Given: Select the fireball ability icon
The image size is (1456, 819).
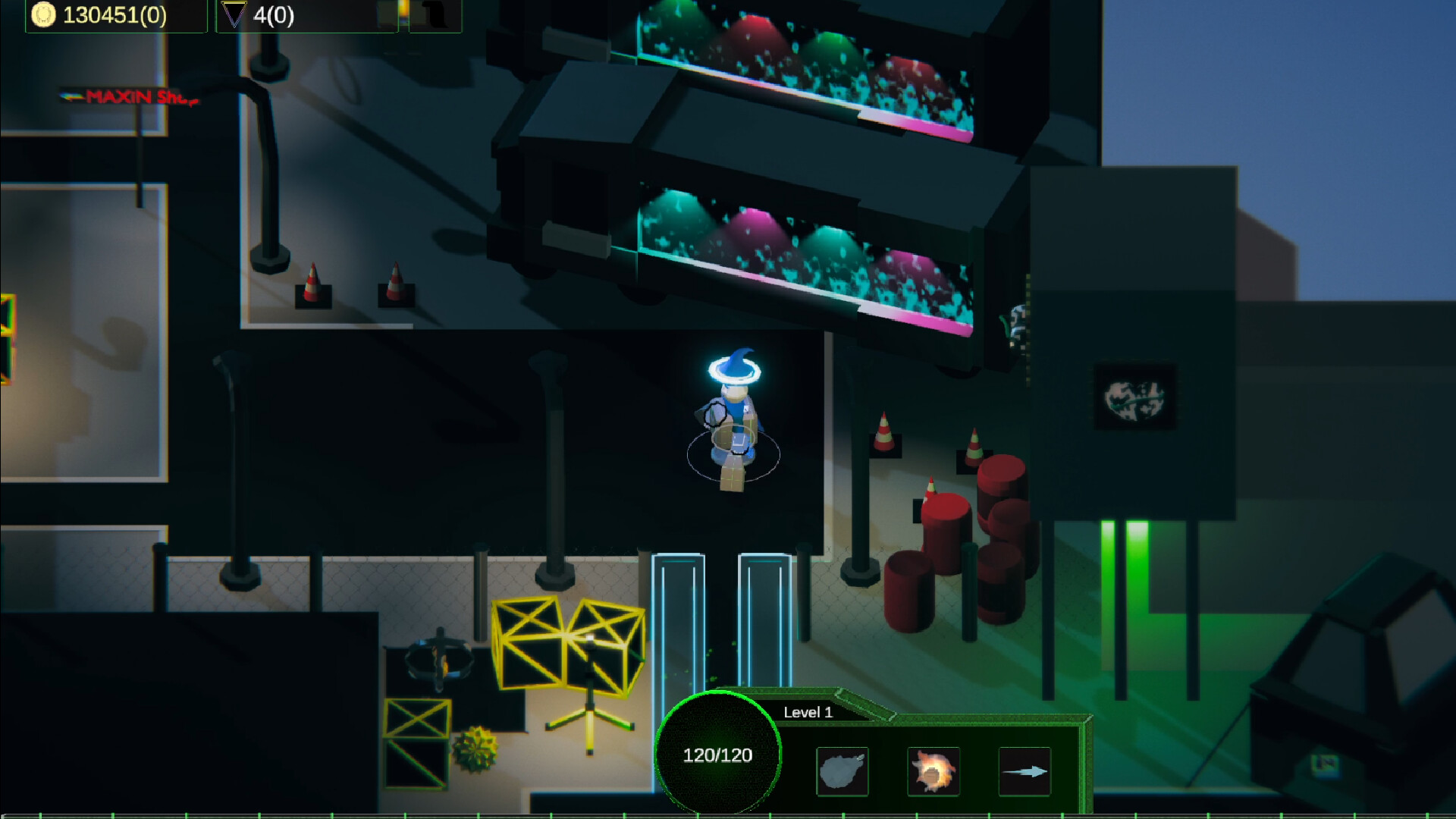Looking at the screenshot, I should coord(934,771).
